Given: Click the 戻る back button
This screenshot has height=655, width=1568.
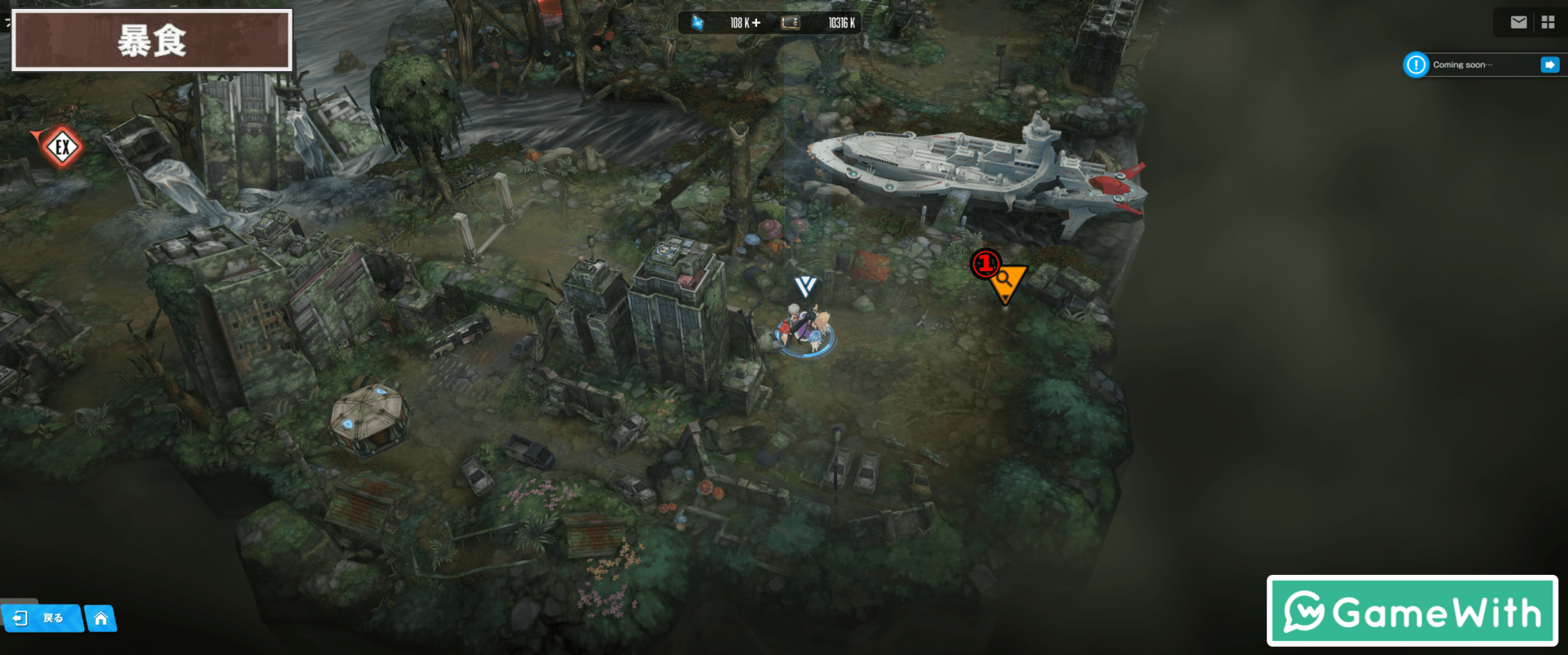Looking at the screenshot, I should pyautogui.click(x=41, y=618).
